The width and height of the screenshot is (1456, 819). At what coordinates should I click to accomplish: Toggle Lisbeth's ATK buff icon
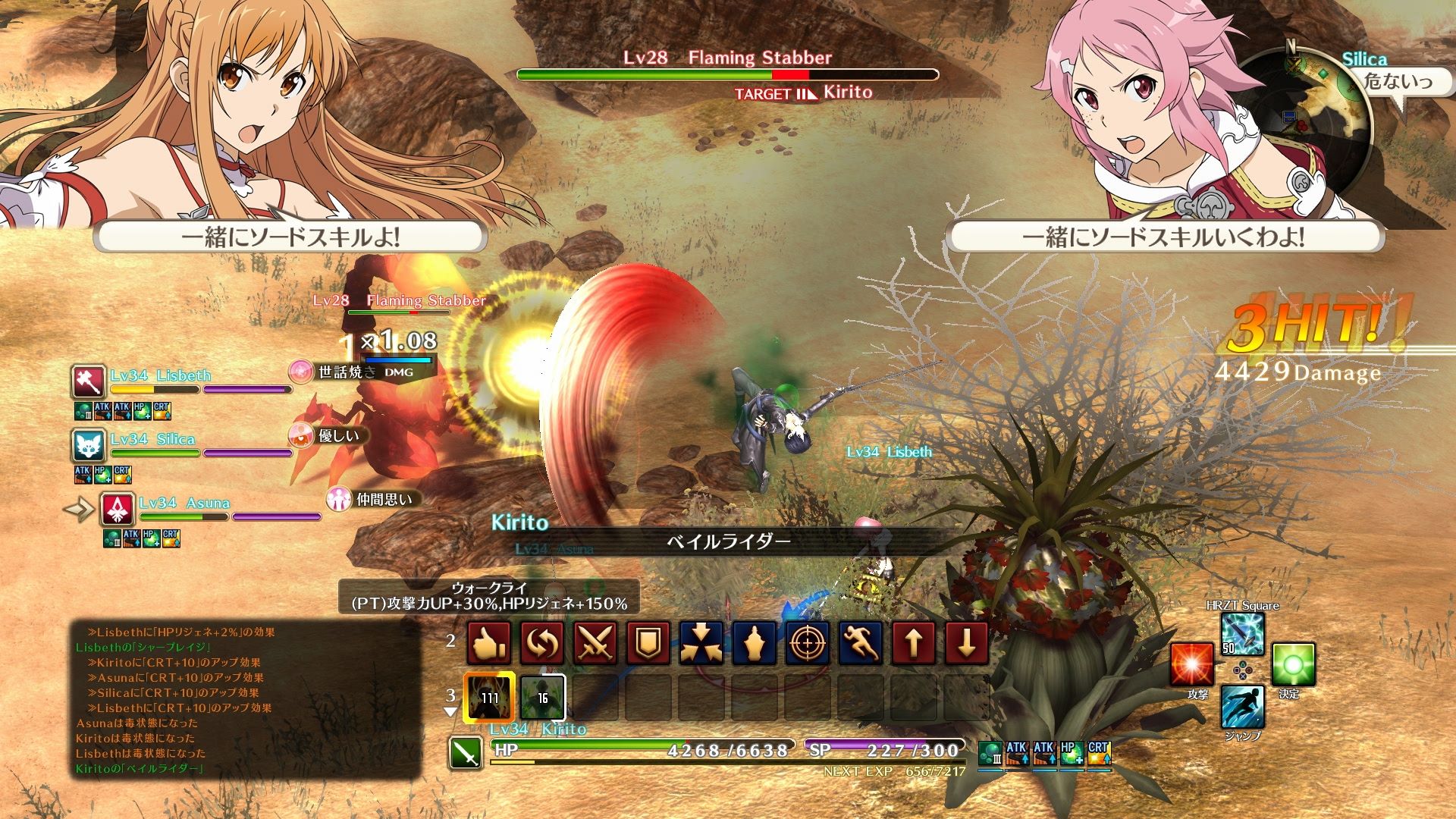click(x=102, y=412)
